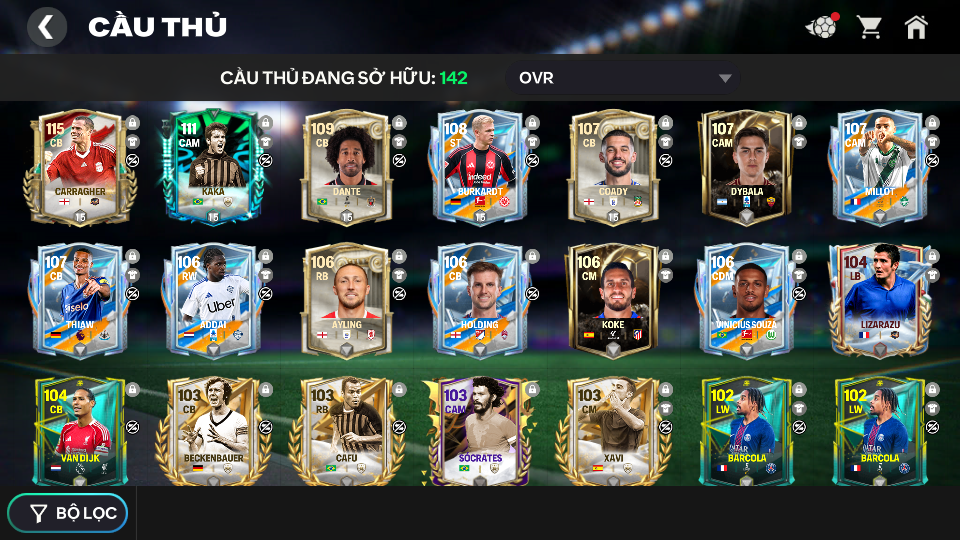Open the OVR sort dropdown

(624, 78)
